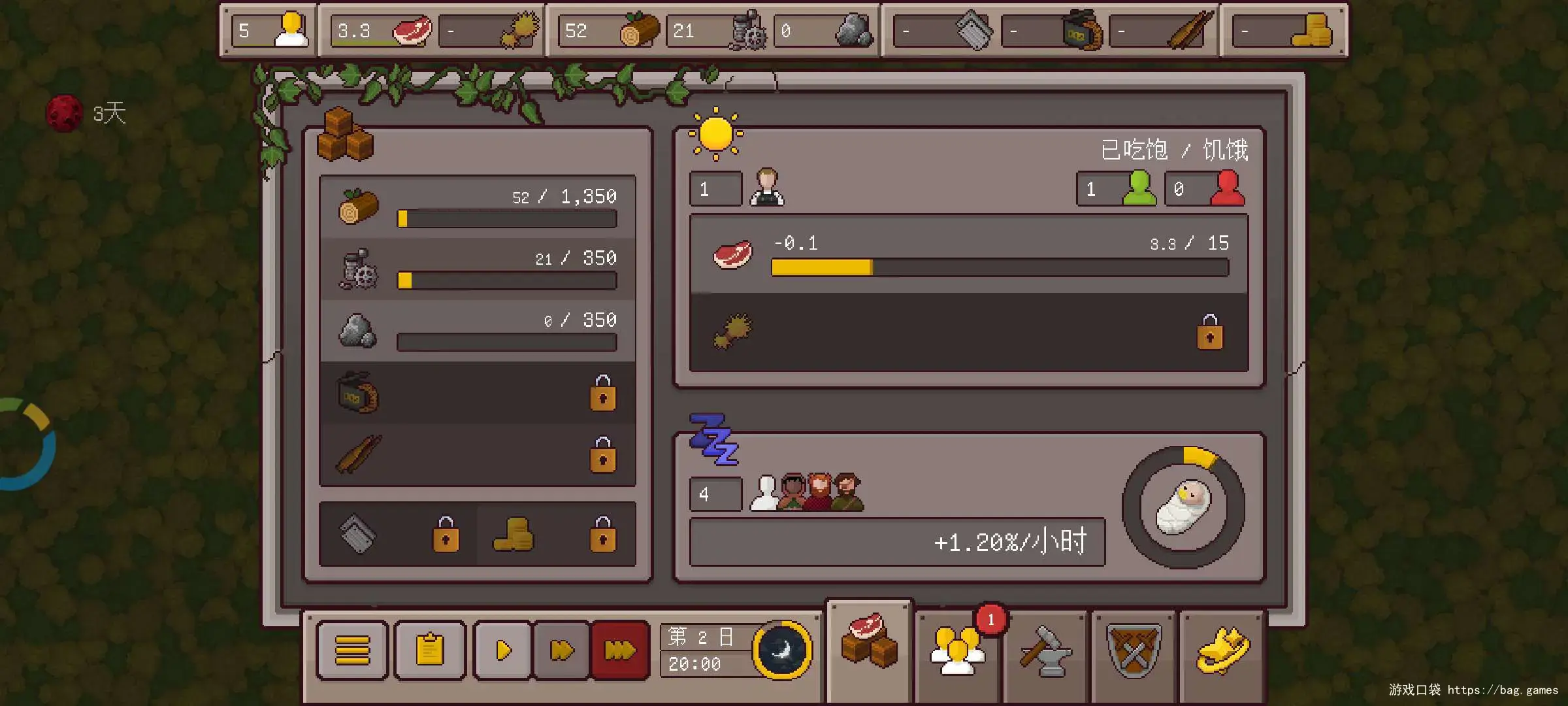Open the crafting hammer-and-anvil tab
Image resolution: width=1568 pixels, height=706 pixels.
(1045, 650)
